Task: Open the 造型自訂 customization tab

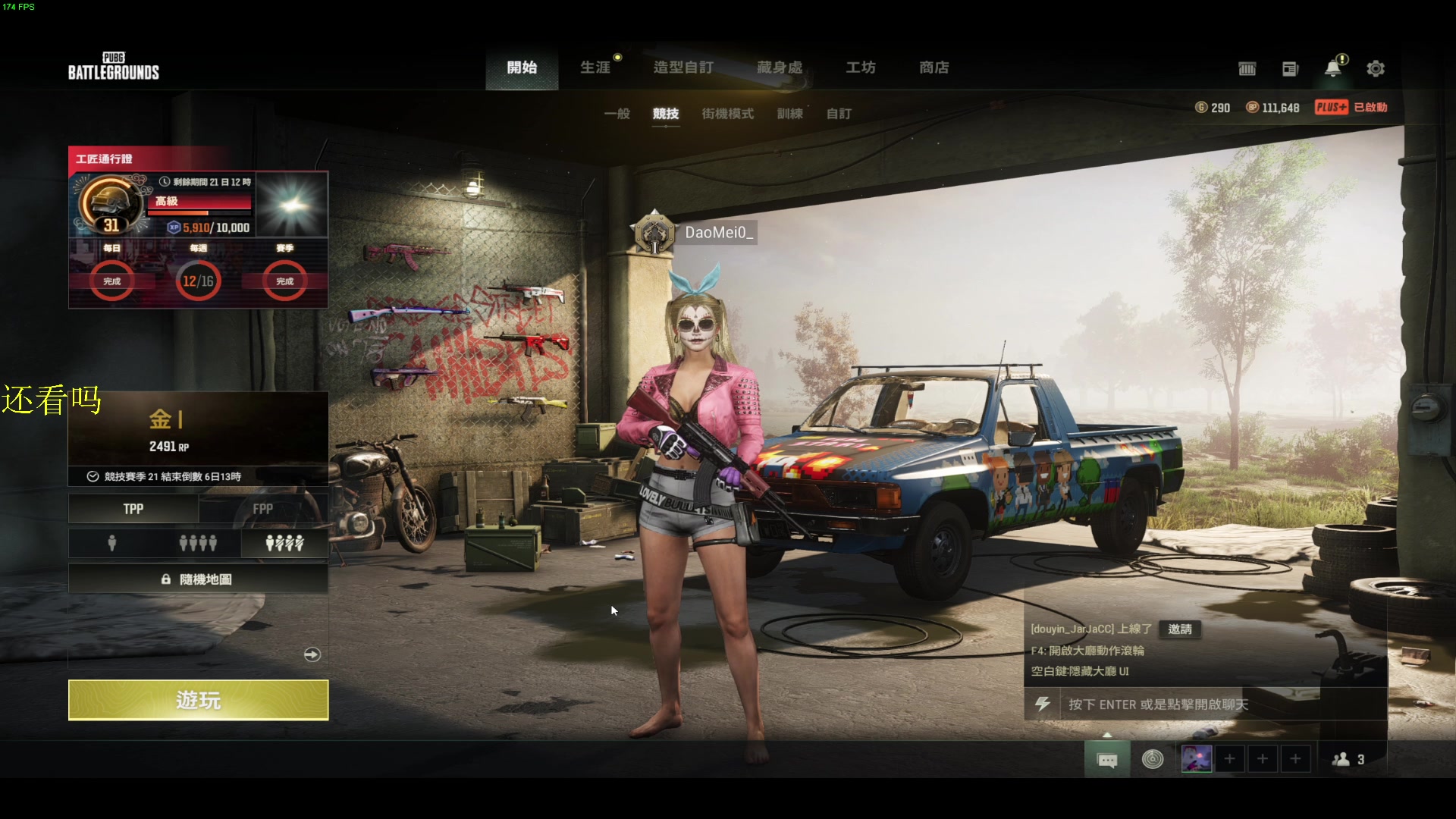Action: [x=683, y=67]
